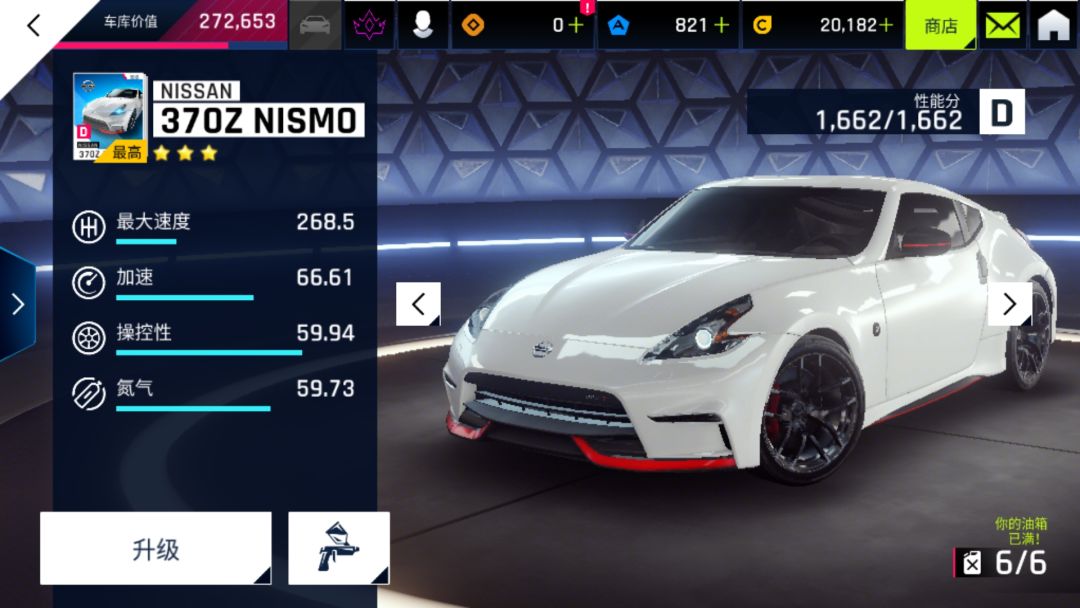This screenshot has height=608, width=1080.
Task: Show the previous car with left arrow
Action: click(x=418, y=304)
